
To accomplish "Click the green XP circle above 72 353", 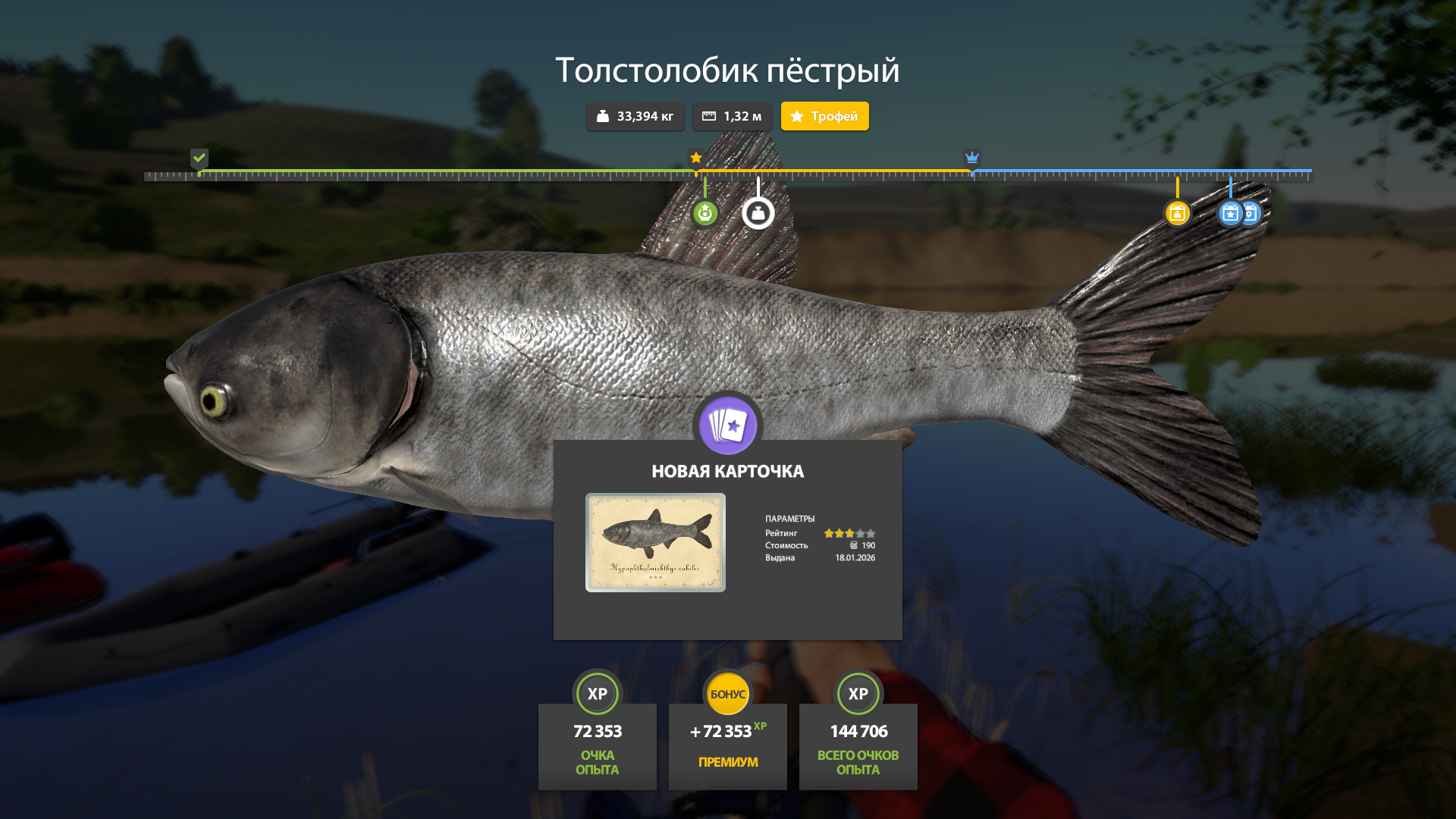I will click(597, 693).
